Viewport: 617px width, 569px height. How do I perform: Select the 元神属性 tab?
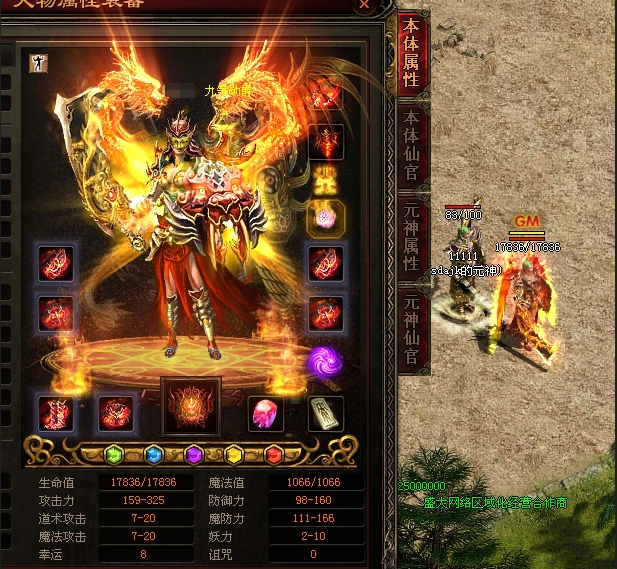coord(412,238)
